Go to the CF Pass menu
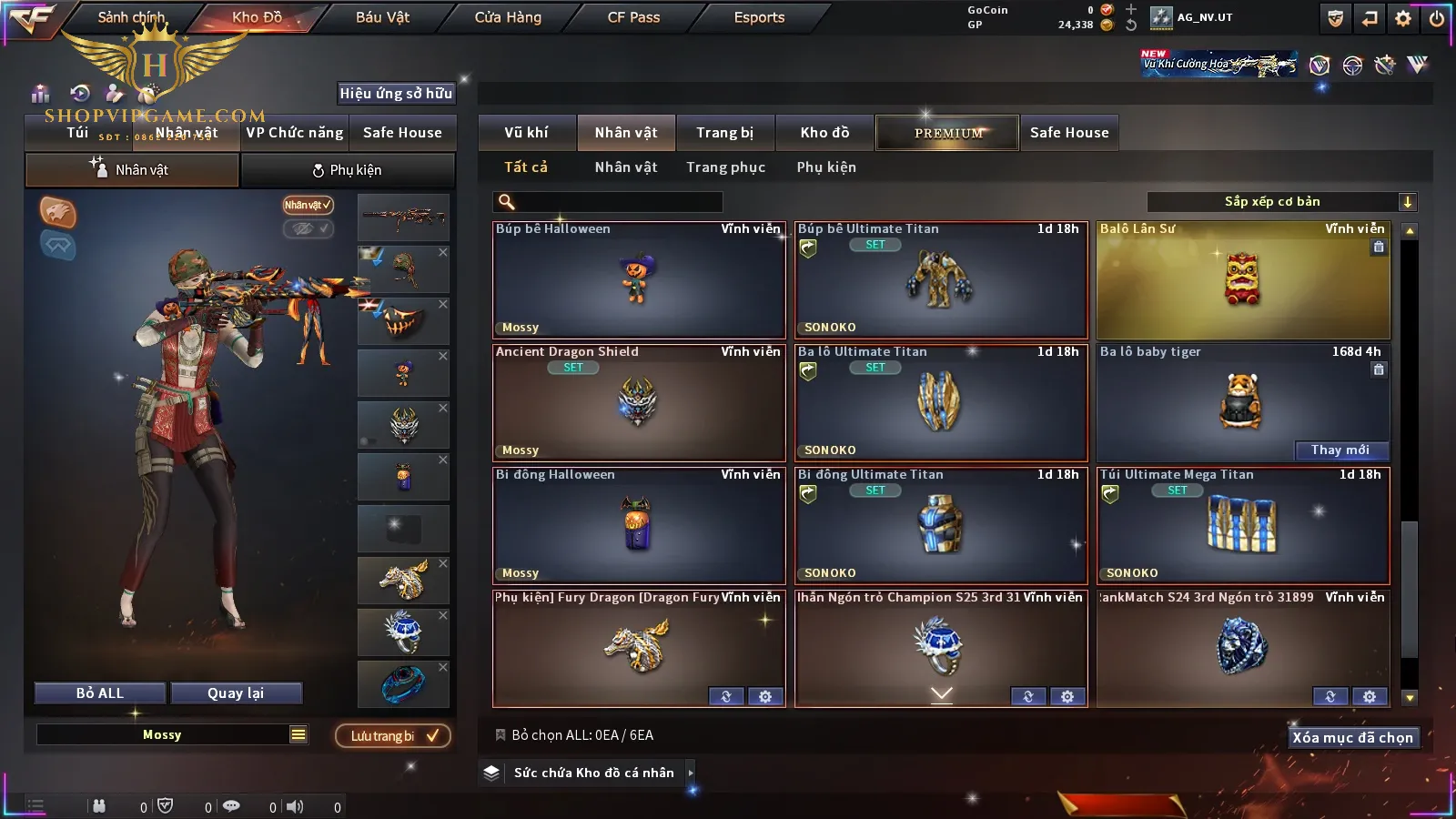 (x=633, y=17)
